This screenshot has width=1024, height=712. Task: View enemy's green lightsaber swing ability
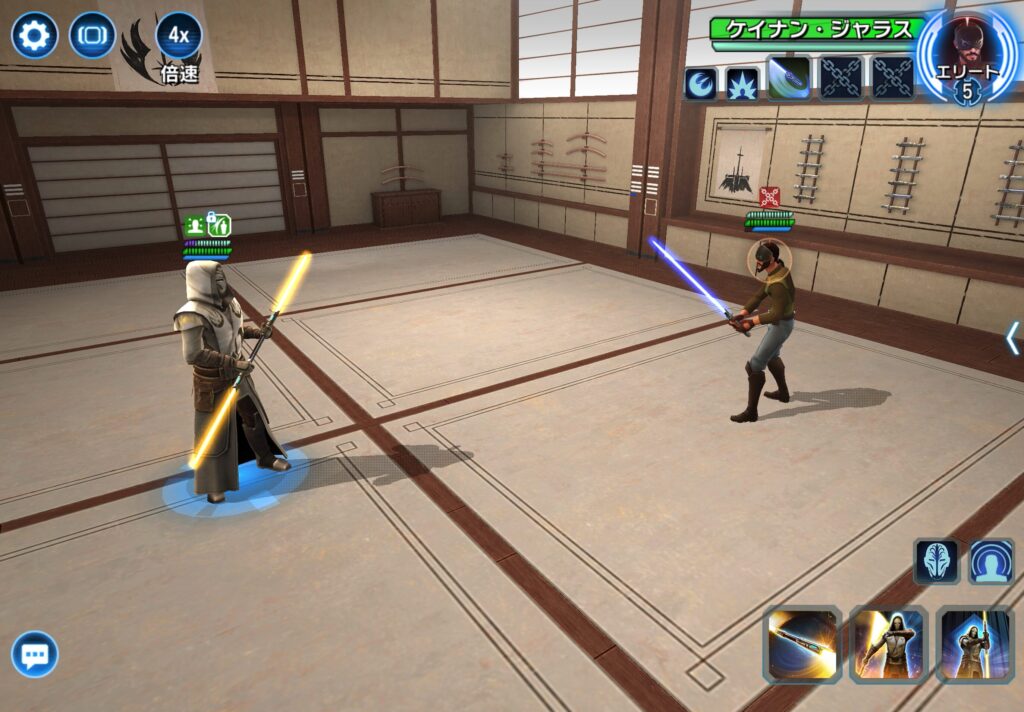coord(788,79)
